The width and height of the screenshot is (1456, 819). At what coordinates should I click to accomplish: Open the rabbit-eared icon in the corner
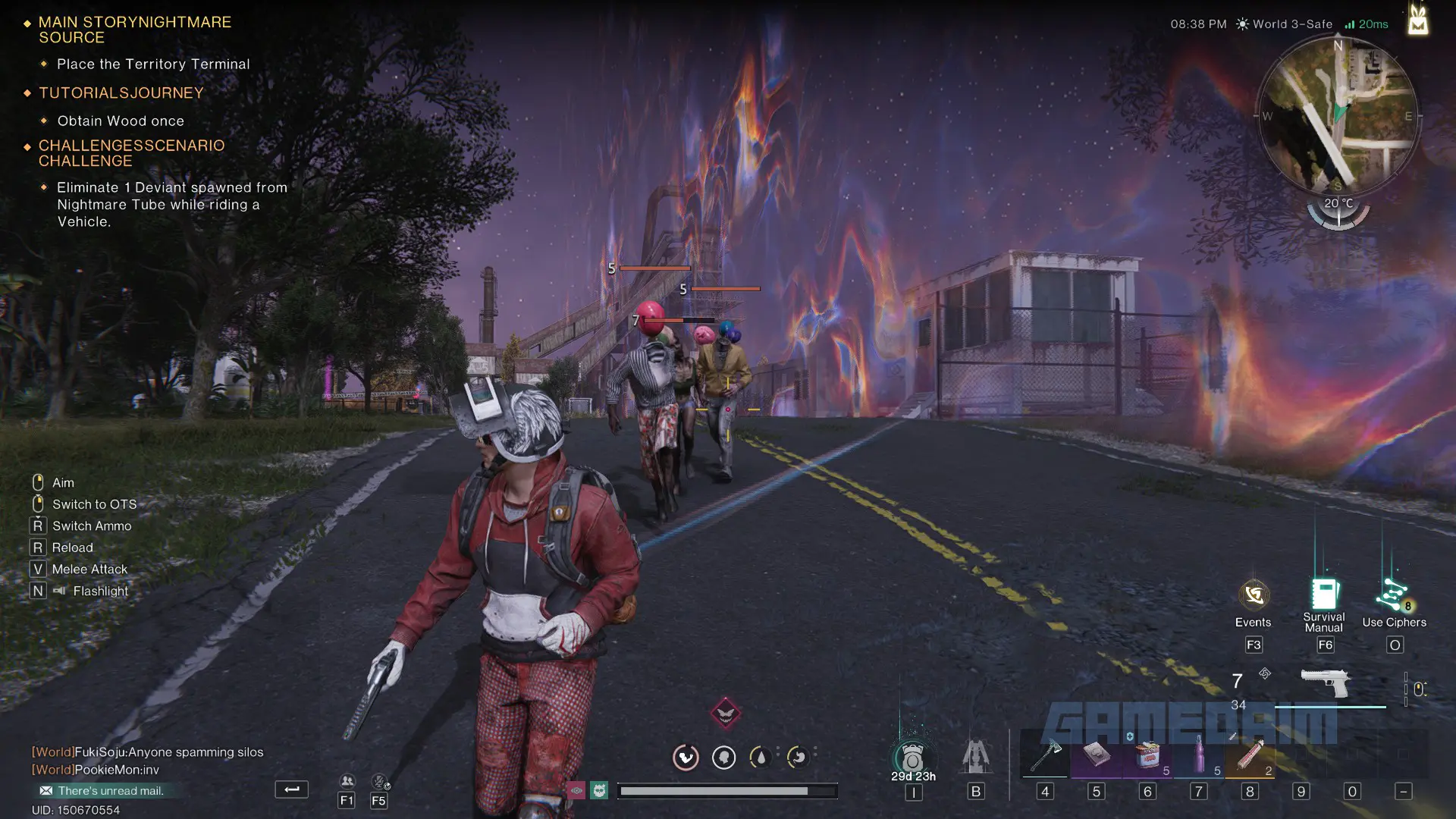(1417, 19)
